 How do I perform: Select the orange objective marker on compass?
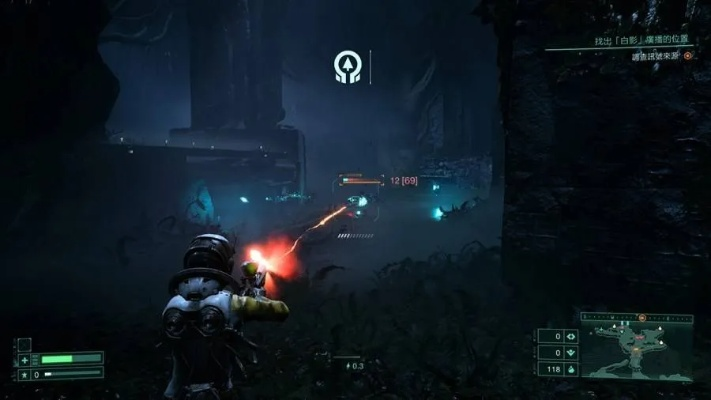(640, 317)
